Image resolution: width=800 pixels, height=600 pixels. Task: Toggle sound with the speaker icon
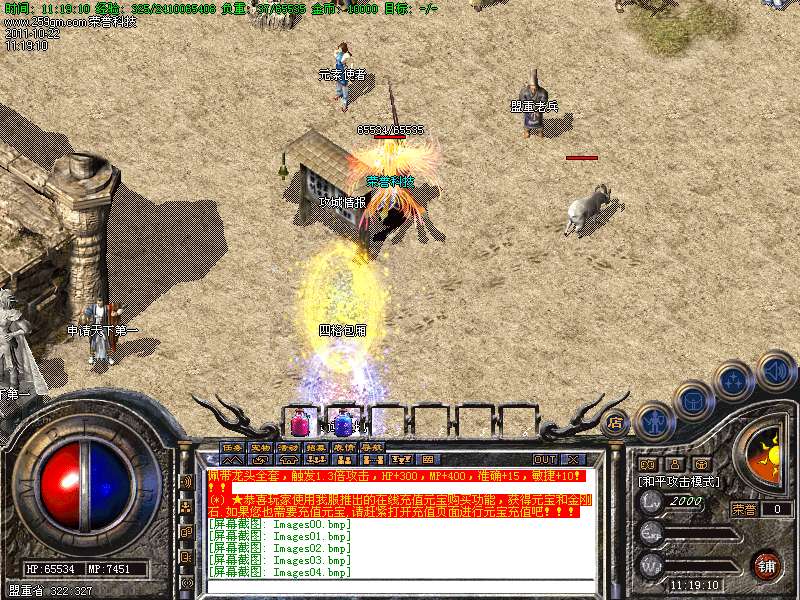tap(775, 370)
